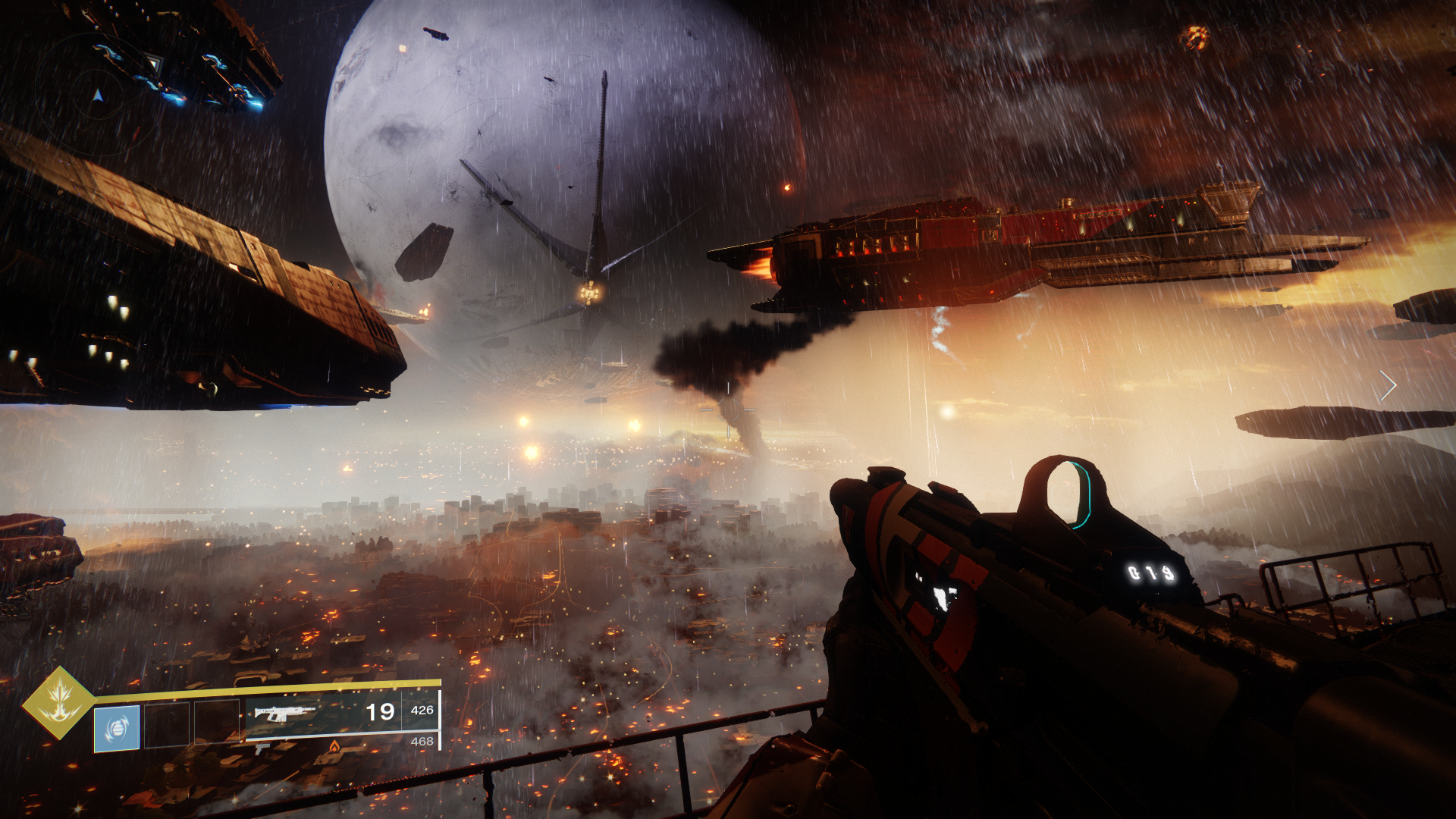Select the equipped auto rifle weapon icon
Screen dimensions: 1456x819
[x=285, y=713]
